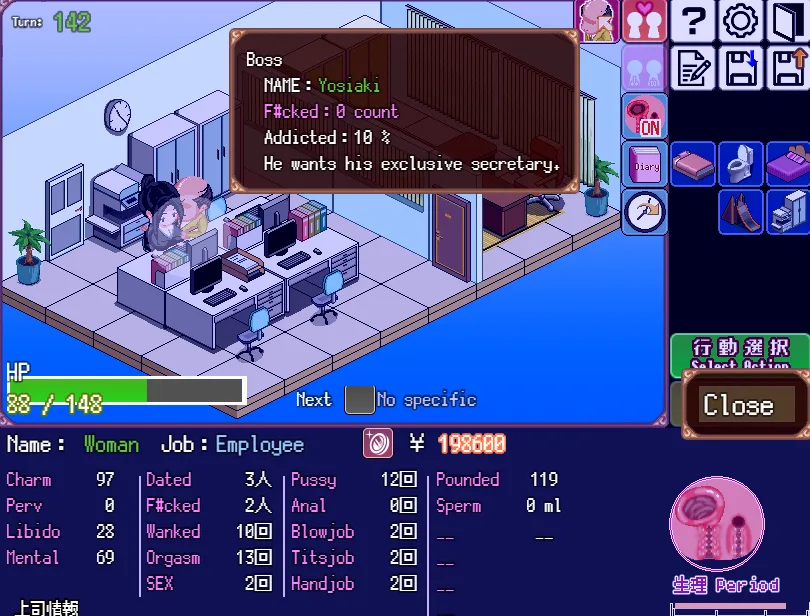Go to the playground slide location
The height and width of the screenshot is (616, 810).
pos(740,211)
